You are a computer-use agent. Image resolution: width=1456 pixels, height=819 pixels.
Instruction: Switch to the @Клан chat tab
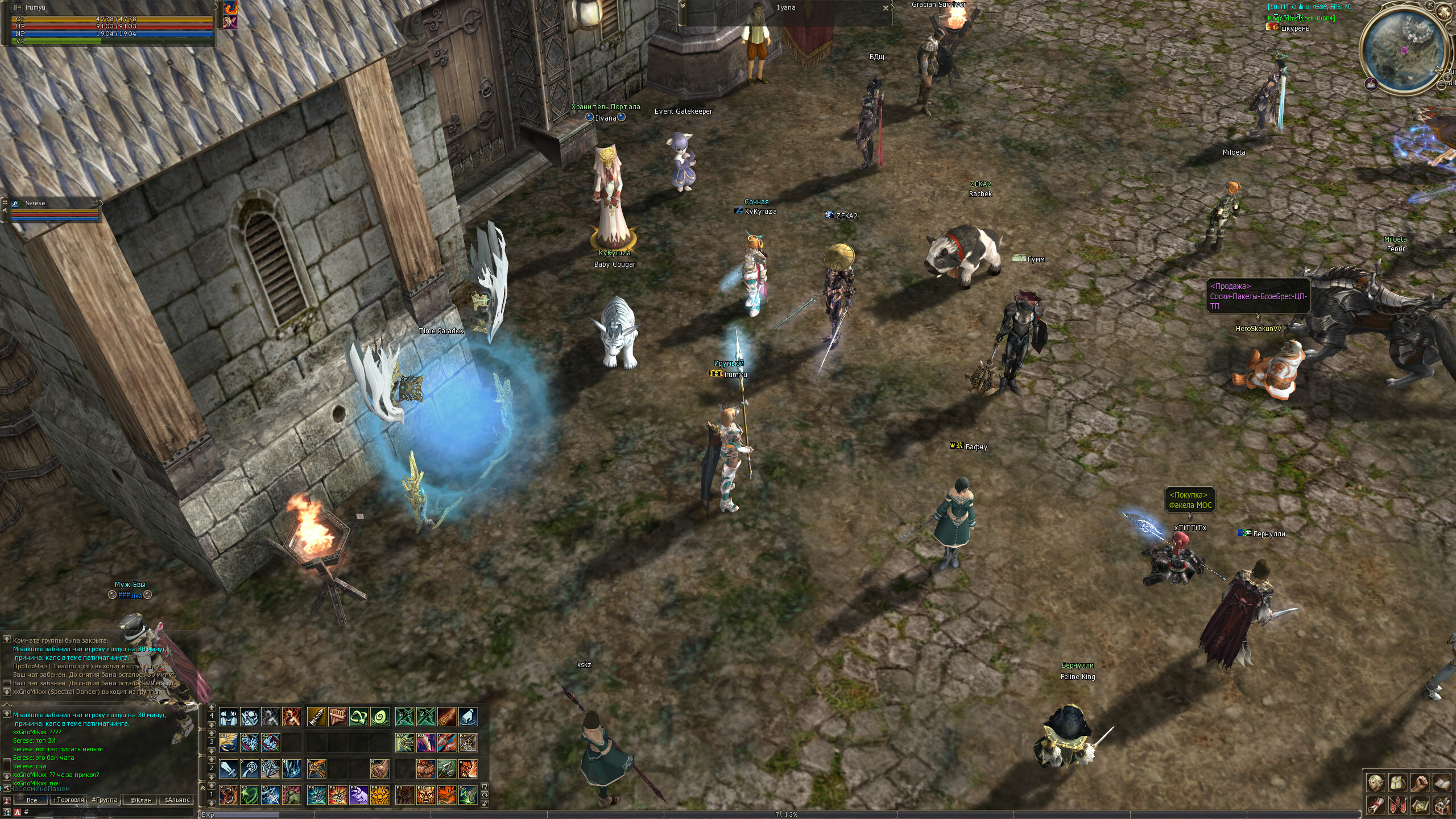[140, 800]
